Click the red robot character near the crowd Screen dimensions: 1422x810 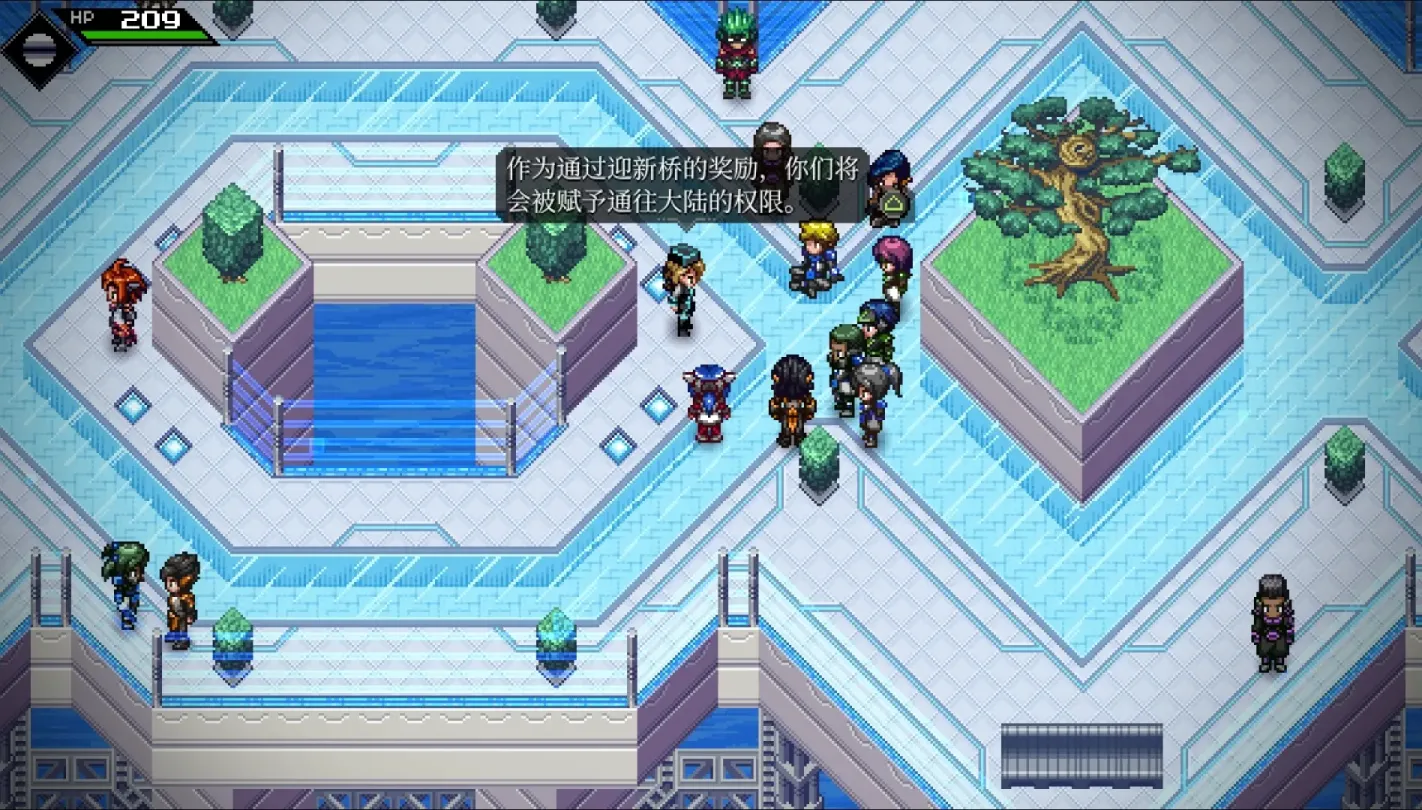click(707, 398)
